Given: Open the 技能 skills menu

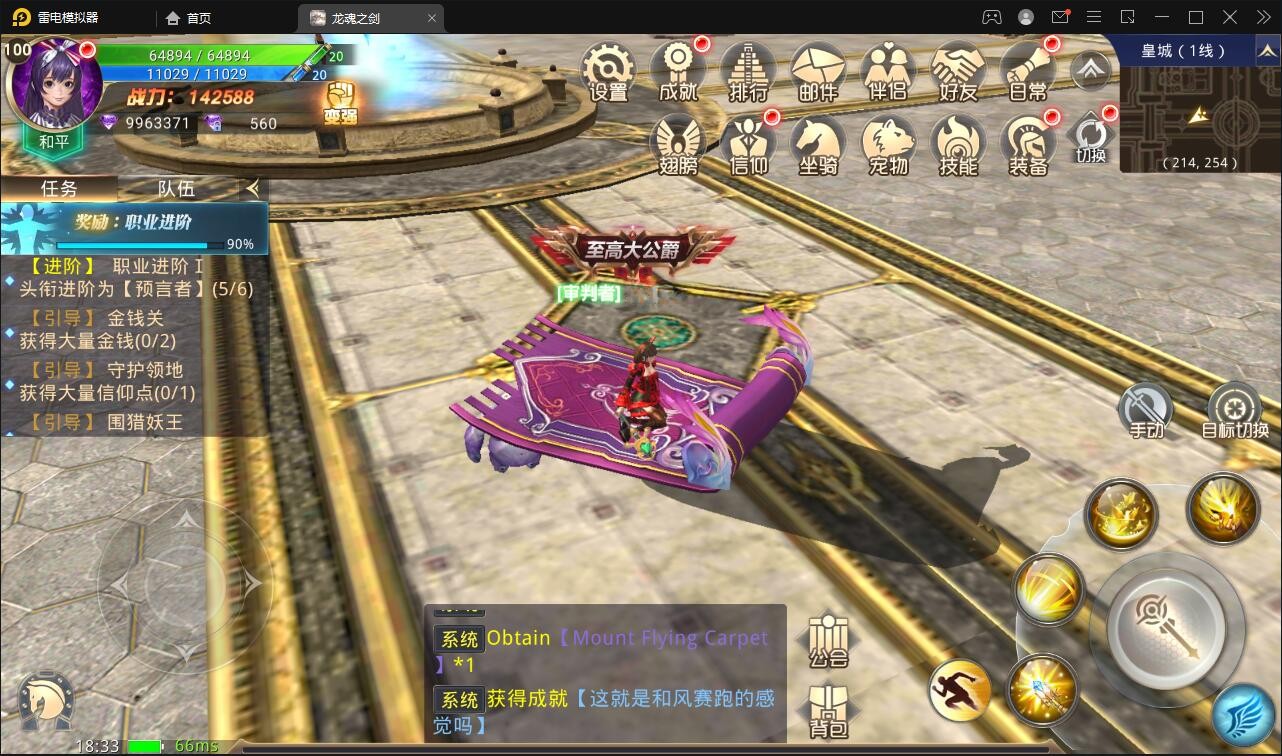Looking at the screenshot, I should (958, 145).
